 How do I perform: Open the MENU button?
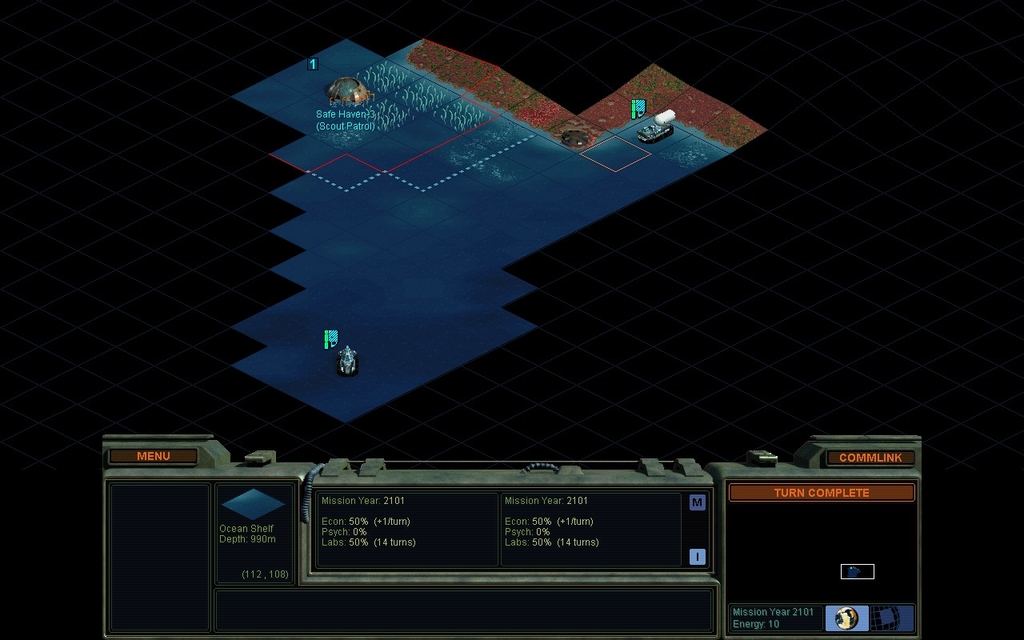[x=153, y=456]
